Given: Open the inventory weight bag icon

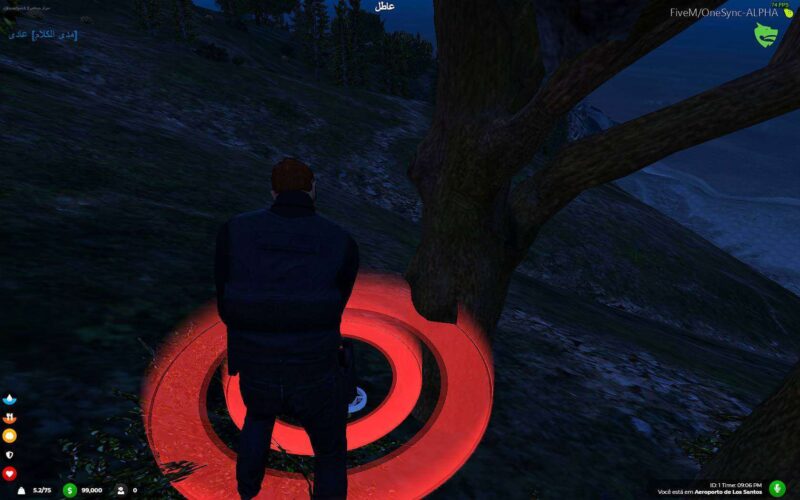Looking at the screenshot, I should [22, 490].
